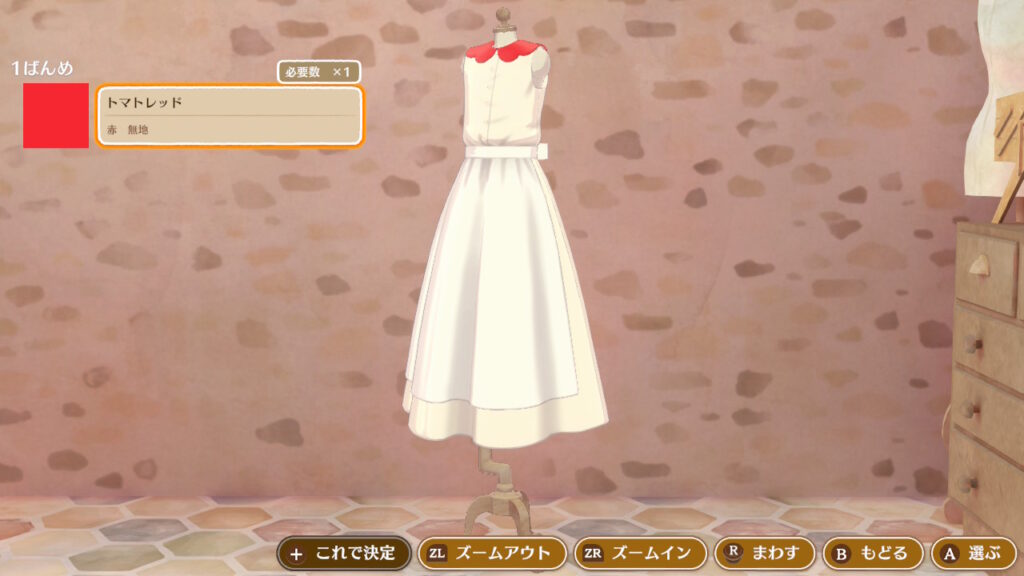Screen dimensions: 1024x576
Task: Confirm with これで決定 button
Action: (344, 553)
